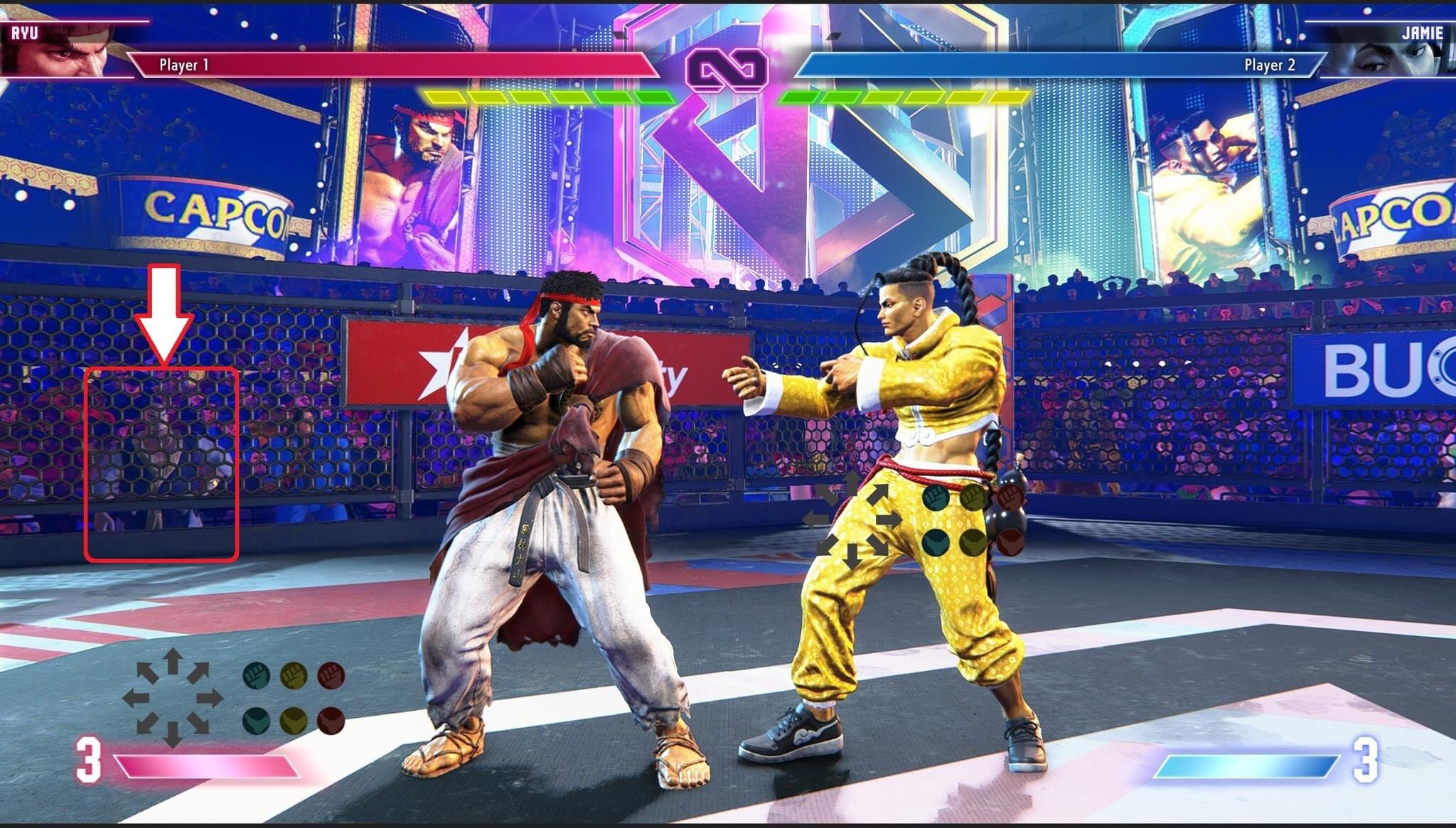This screenshot has height=828, width=1456.
Task: Click the JAMIE name label
Action: point(1422,32)
